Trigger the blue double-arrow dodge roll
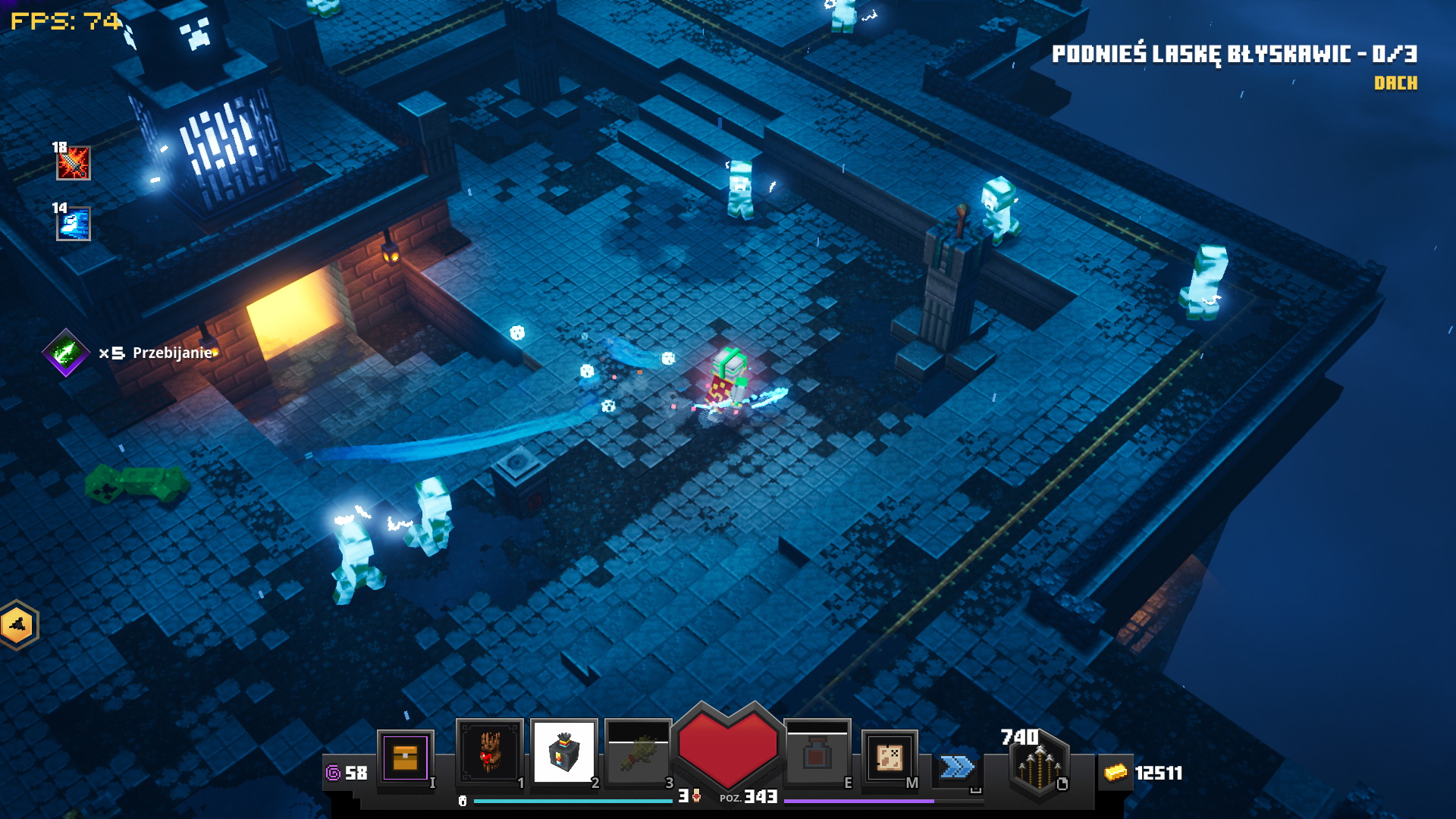 click(957, 767)
